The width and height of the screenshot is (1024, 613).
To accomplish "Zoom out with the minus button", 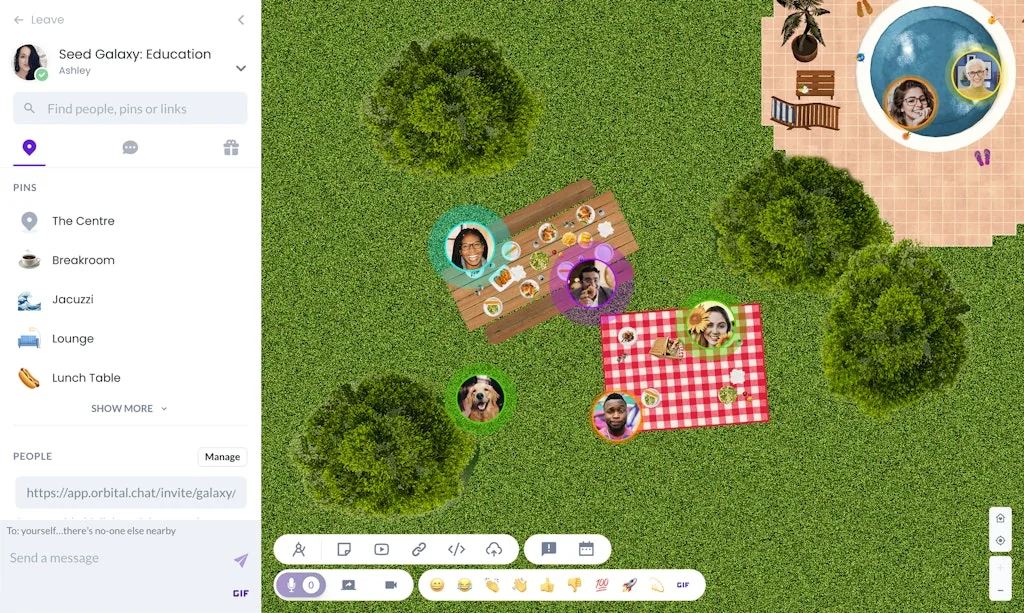I will point(1000,590).
